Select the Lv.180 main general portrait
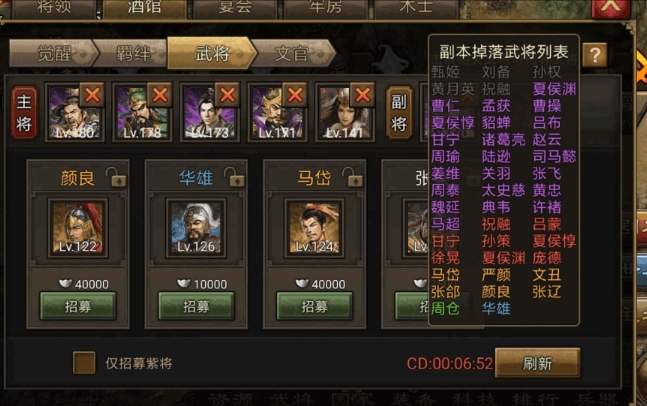This screenshot has height=406, width=647. click(x=67, y=113)
